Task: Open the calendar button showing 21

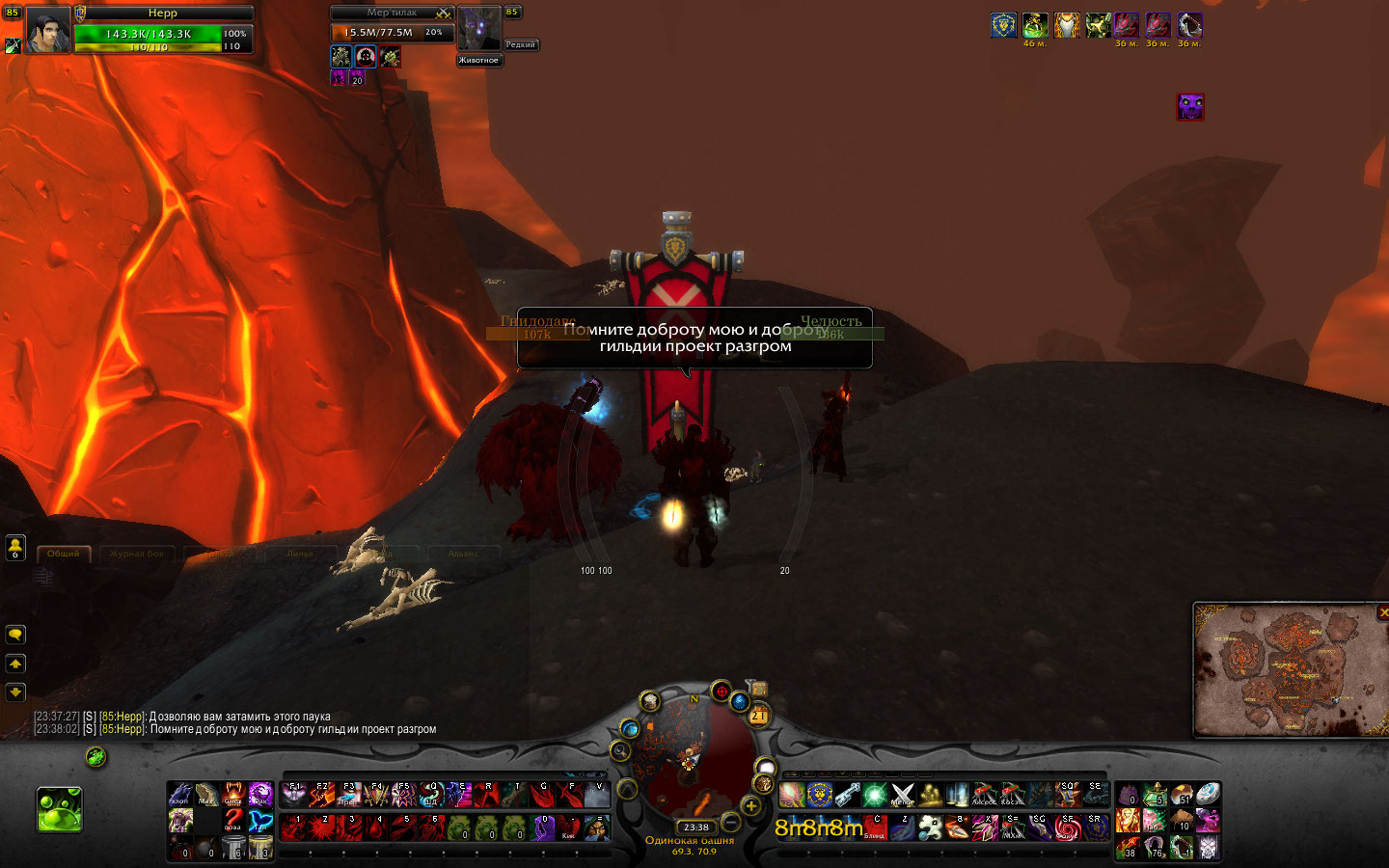Action: point(759,715)
